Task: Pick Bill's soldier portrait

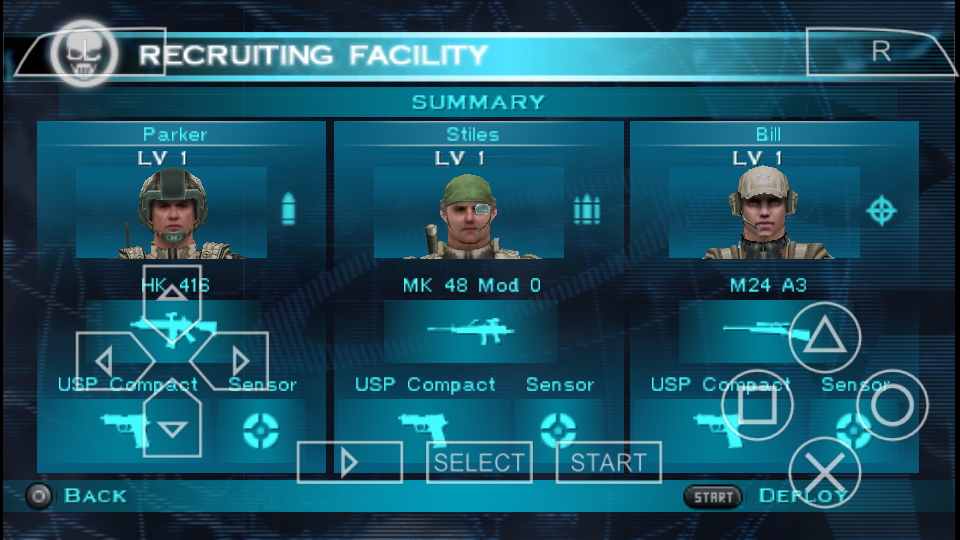Action: click(x=764, y=213)
